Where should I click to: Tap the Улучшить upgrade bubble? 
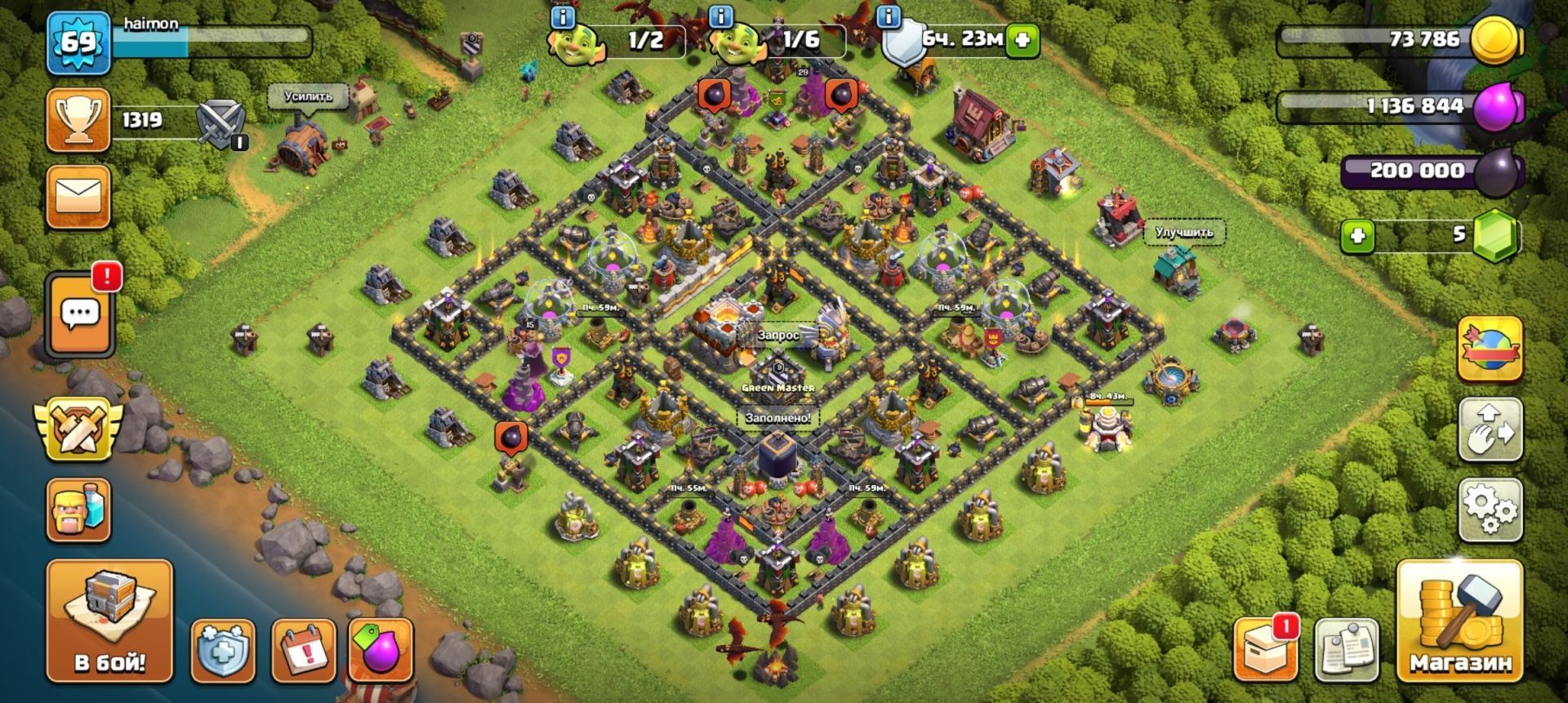(x=1183, y=233)
